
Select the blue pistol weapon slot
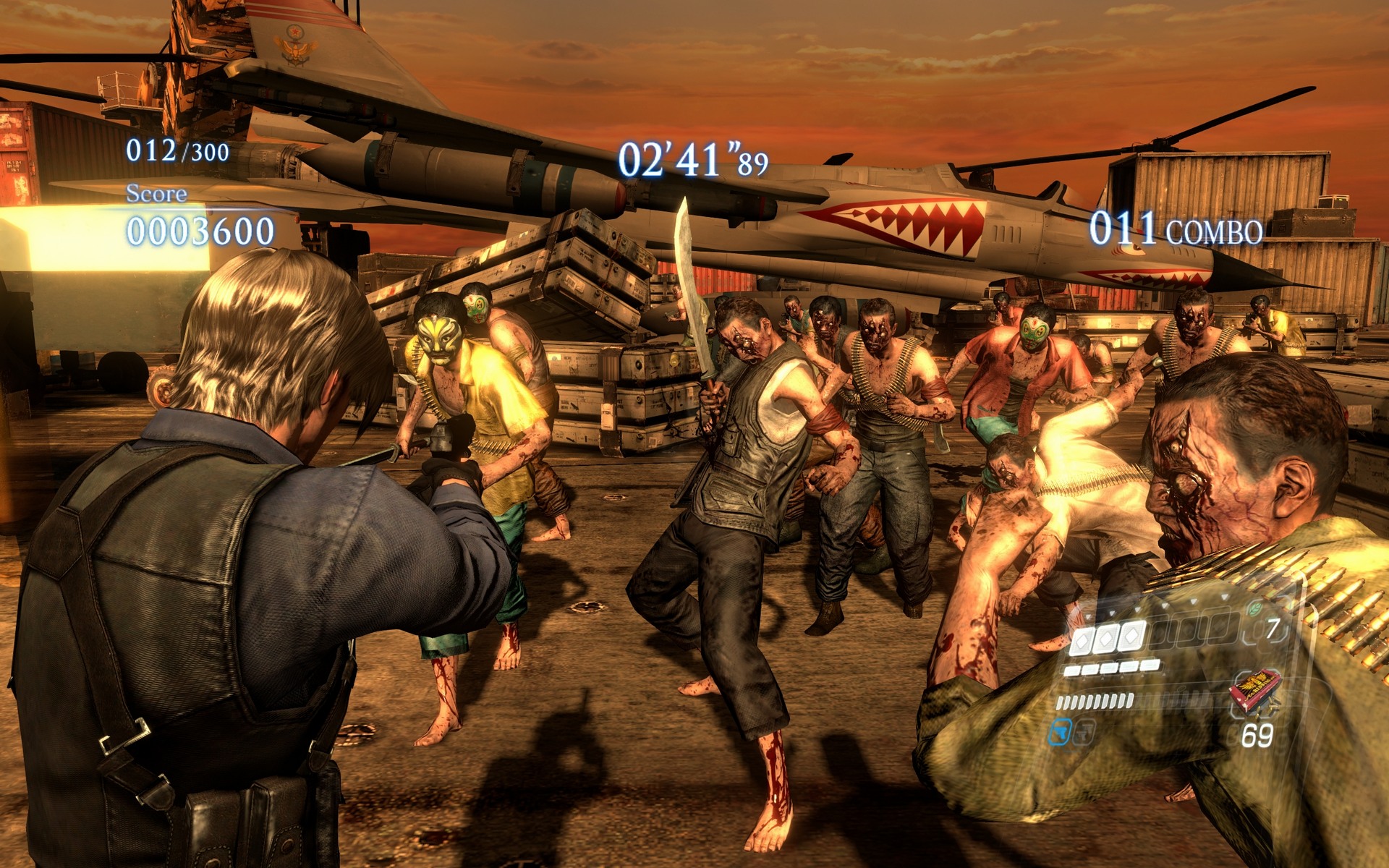pyautogui.click(x=1059, y=732)
